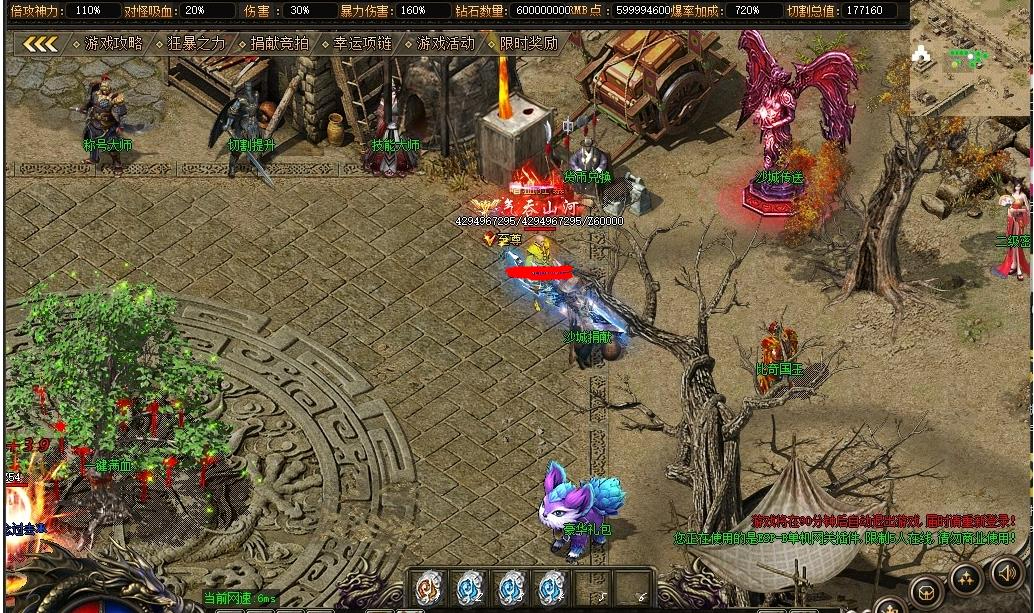The width and height of the screenshot is (1034, 613).
Task: Open the 游戏攻略 game guide menu
Action: click(114, 44)
